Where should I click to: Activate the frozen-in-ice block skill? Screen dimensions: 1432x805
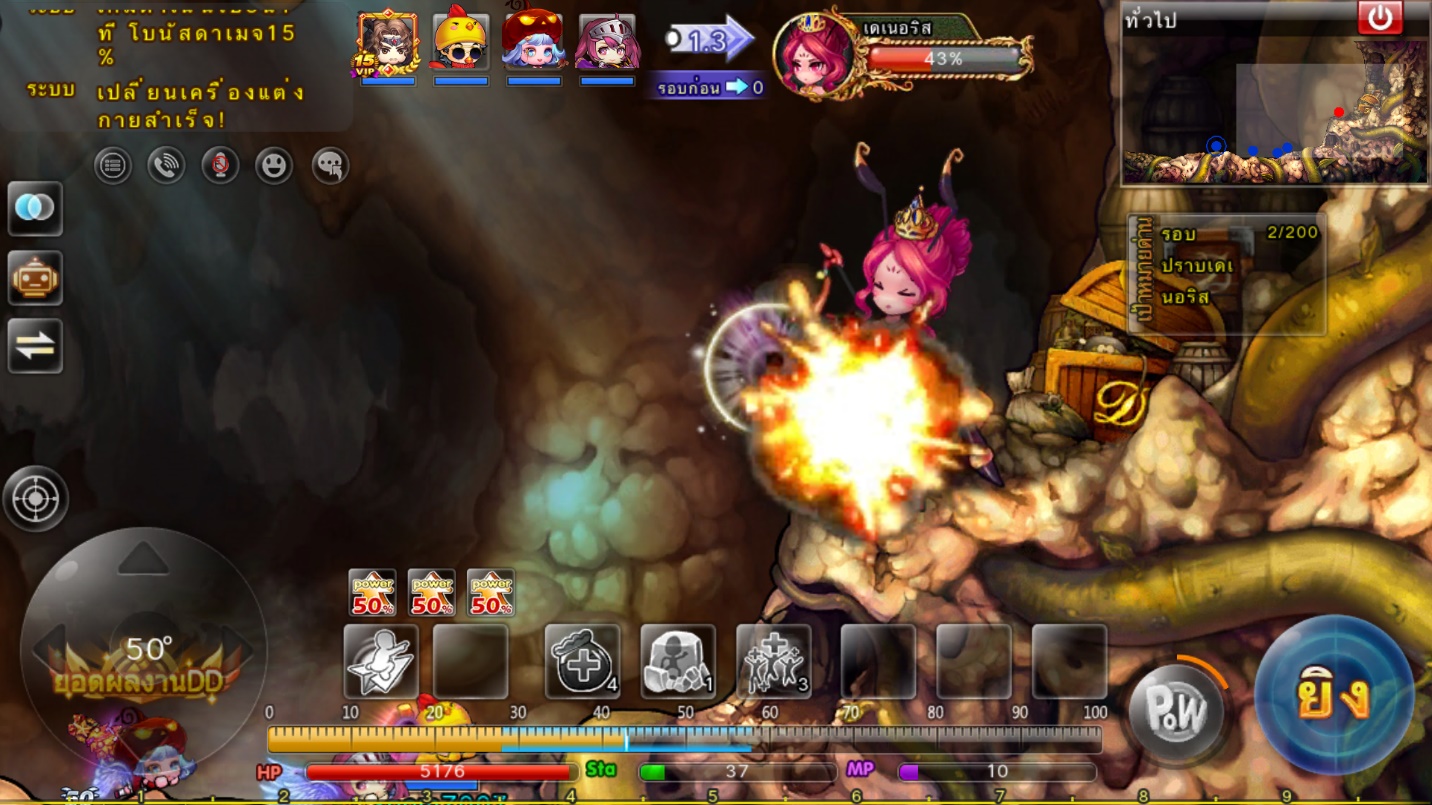pos(677,661)
